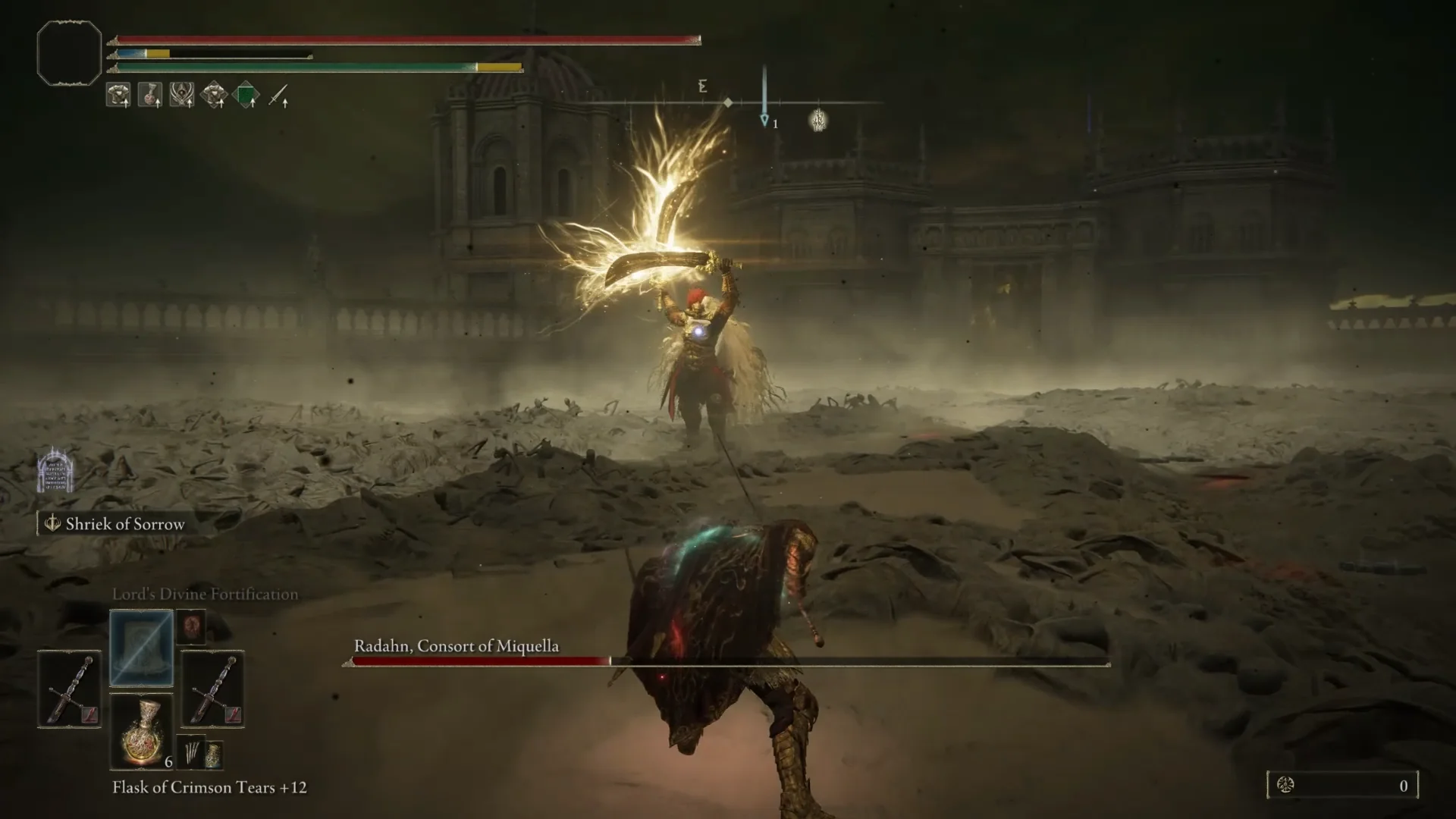This screenshot has width=1456, height=819.
Task: Click the green diamond buff icon
Action: click(x=246, y=96)
